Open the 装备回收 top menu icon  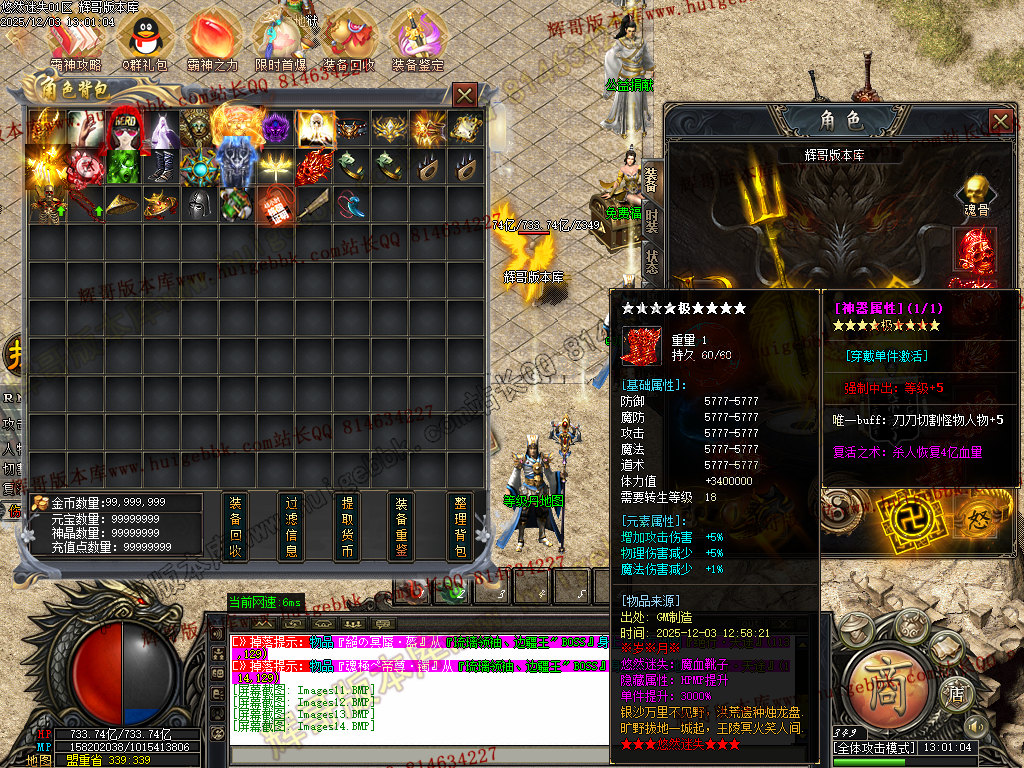click(x=349, y=38)
